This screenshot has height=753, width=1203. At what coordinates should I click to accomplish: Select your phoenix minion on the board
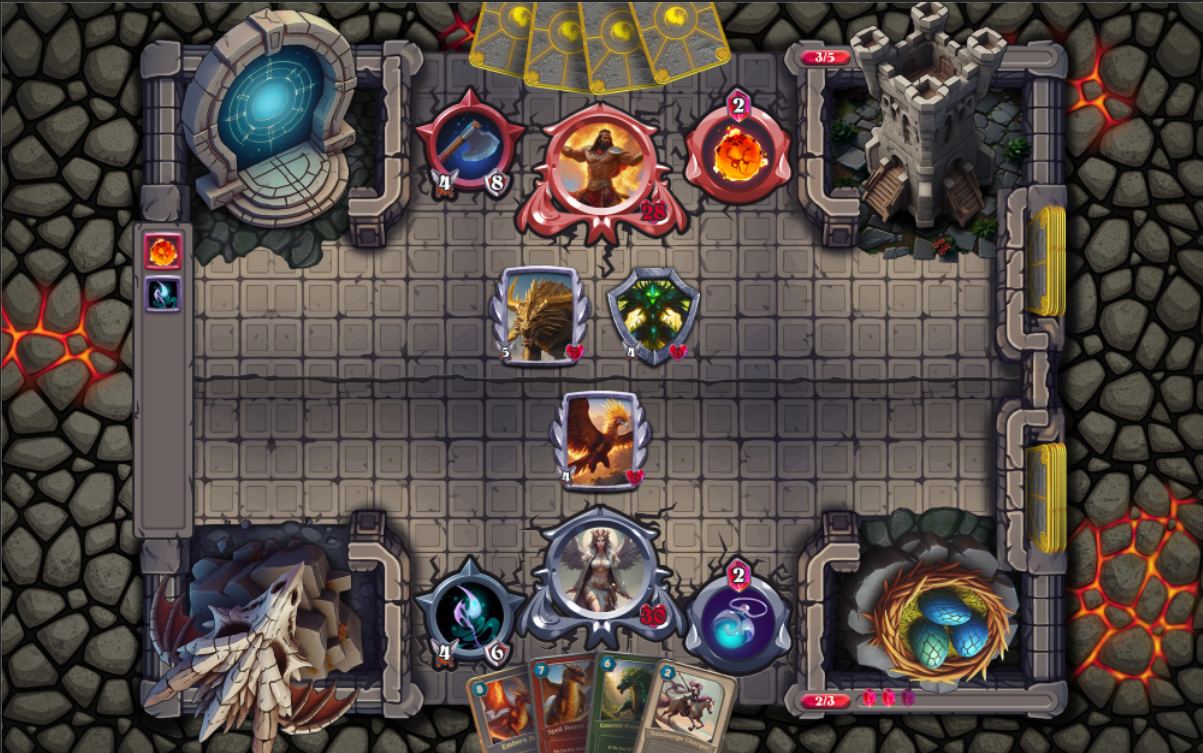click(600, 438)
